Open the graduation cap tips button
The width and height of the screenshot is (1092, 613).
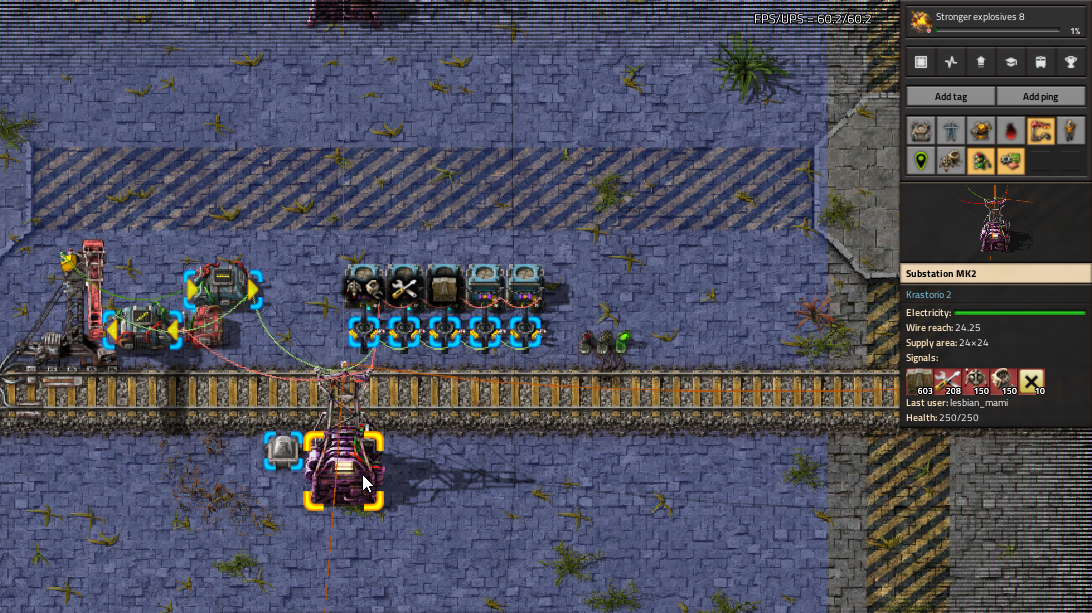point(1011,62)
